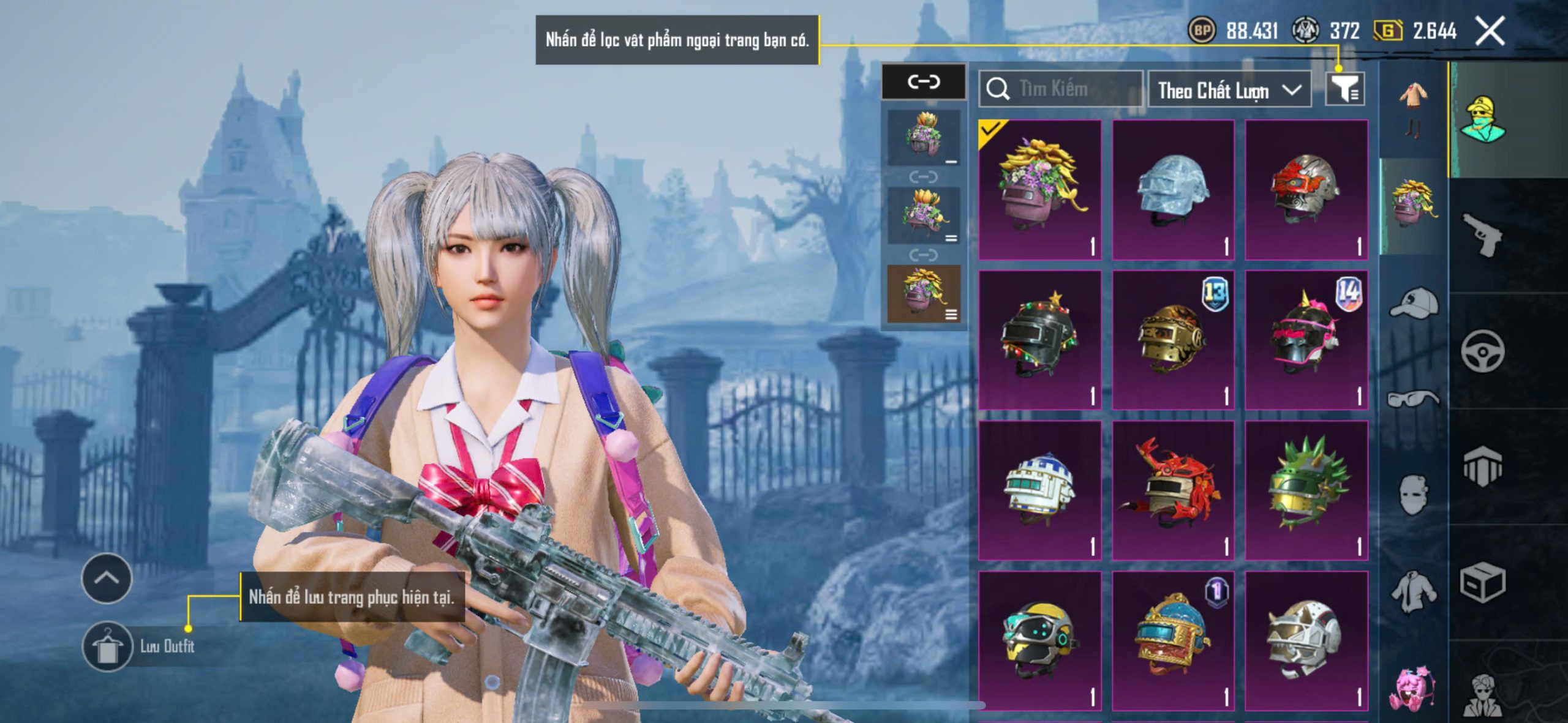Select the pink unicorn helmet with 14 badge
Image resolution: width=1568 pixels, height=723 pixels.
coord(1306,340)
